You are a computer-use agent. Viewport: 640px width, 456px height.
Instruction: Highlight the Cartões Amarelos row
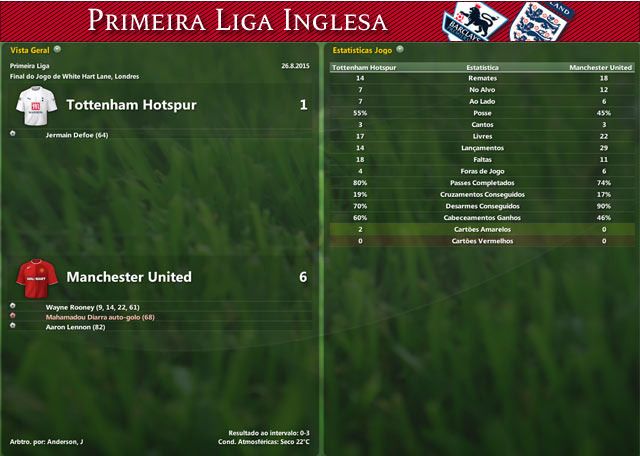tap(483, 229)
